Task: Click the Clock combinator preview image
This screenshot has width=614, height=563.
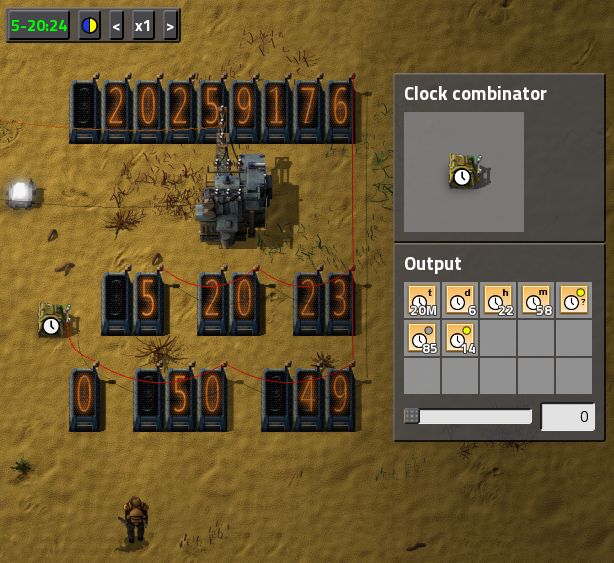Action: [463, 172]
